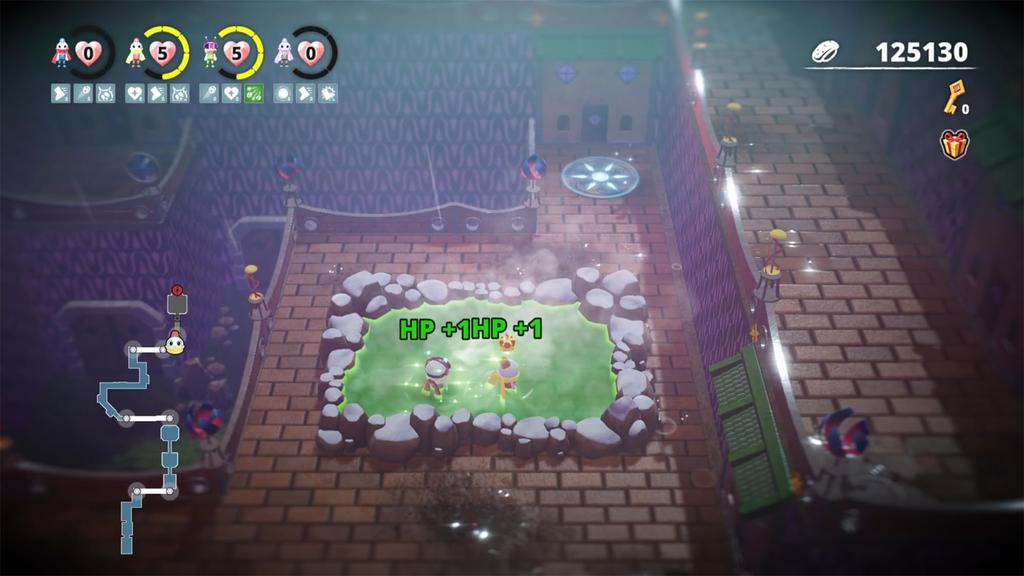Select the pink-cloaked player portrait

(284, 53)
